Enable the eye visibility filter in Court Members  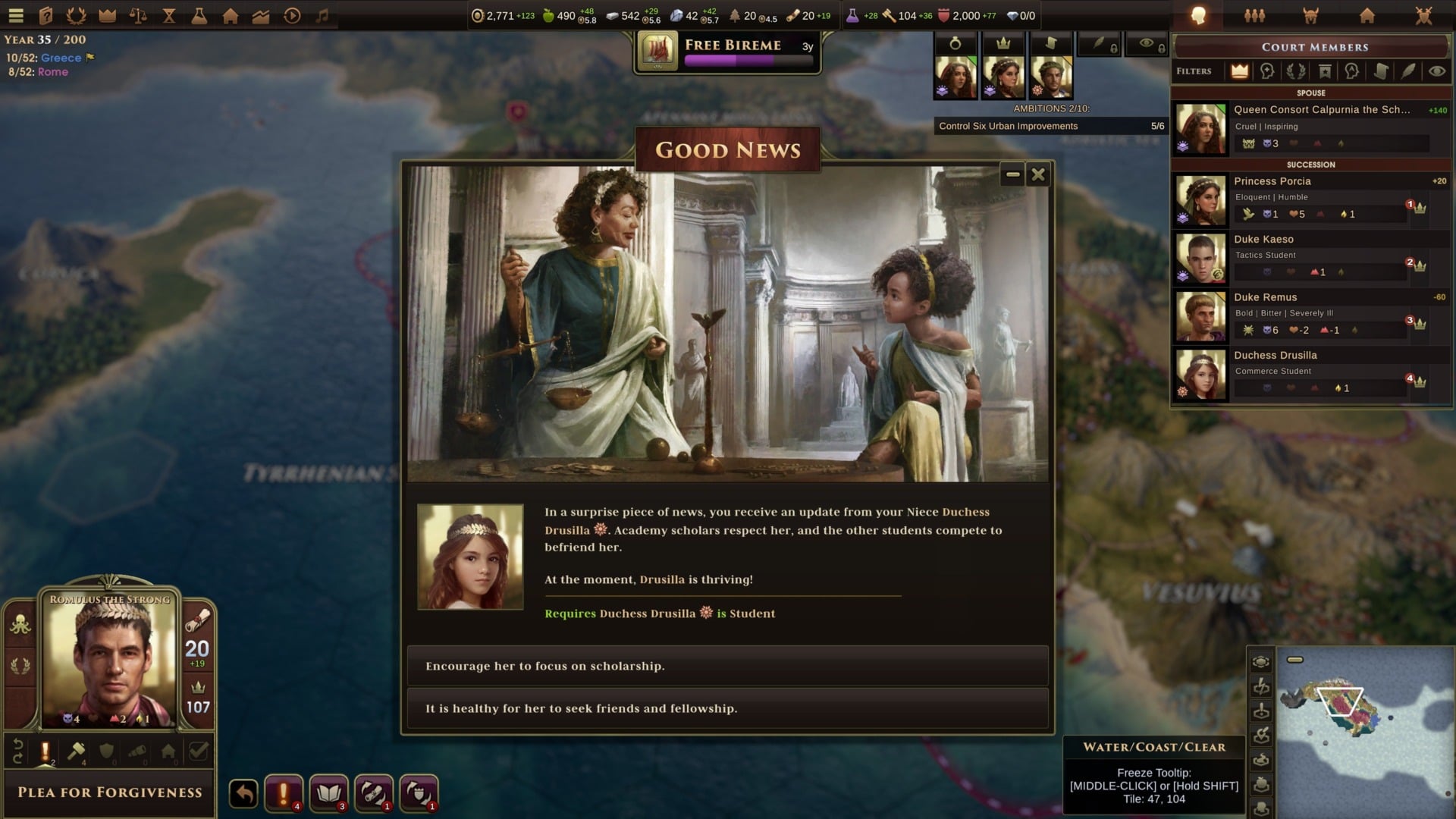tap(1436, 71)
